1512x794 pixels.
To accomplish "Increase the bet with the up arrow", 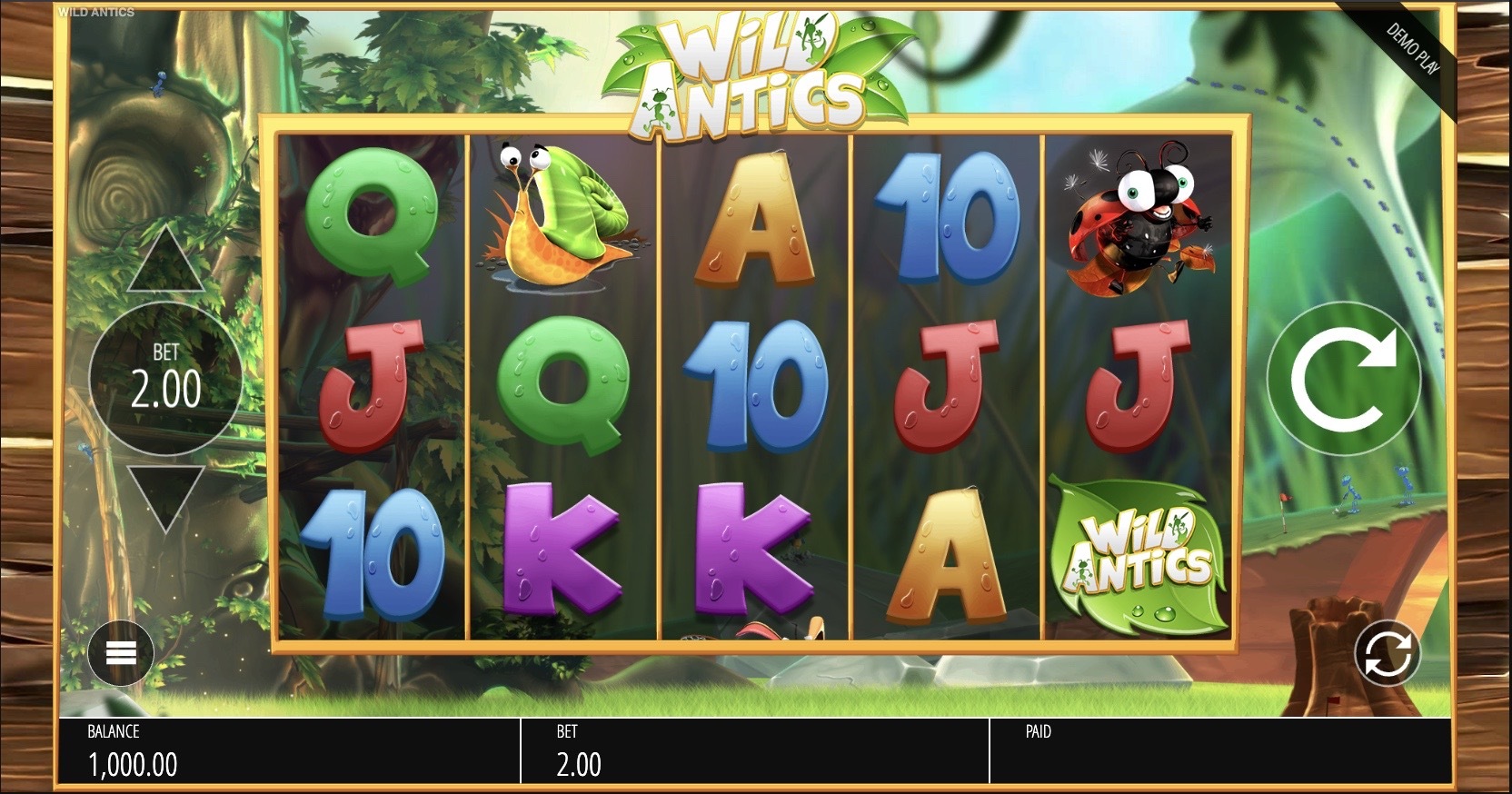I will click(x=165, y=260).
